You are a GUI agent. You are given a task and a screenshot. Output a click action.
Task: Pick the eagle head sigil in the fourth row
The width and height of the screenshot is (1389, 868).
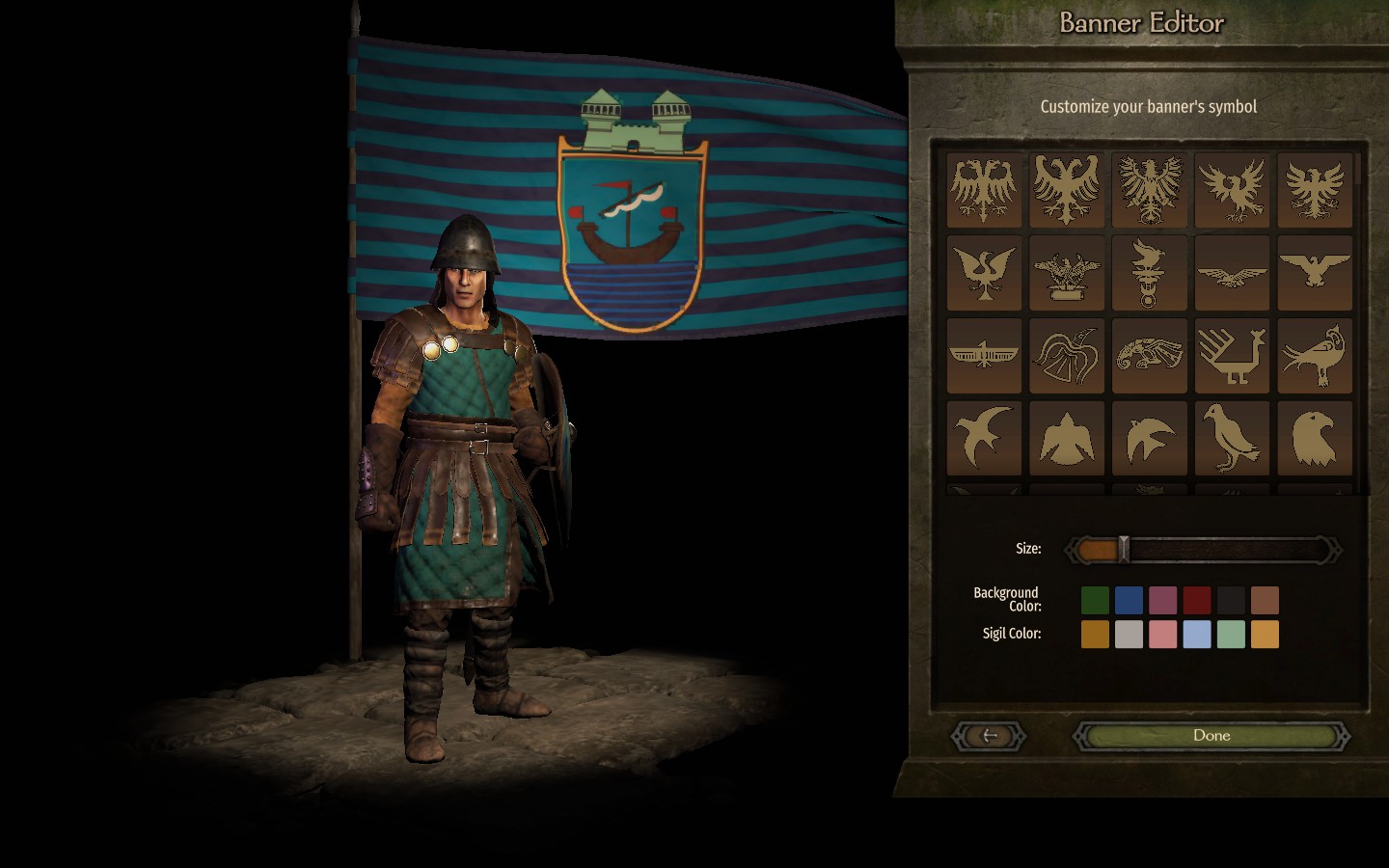(1315, 437)
